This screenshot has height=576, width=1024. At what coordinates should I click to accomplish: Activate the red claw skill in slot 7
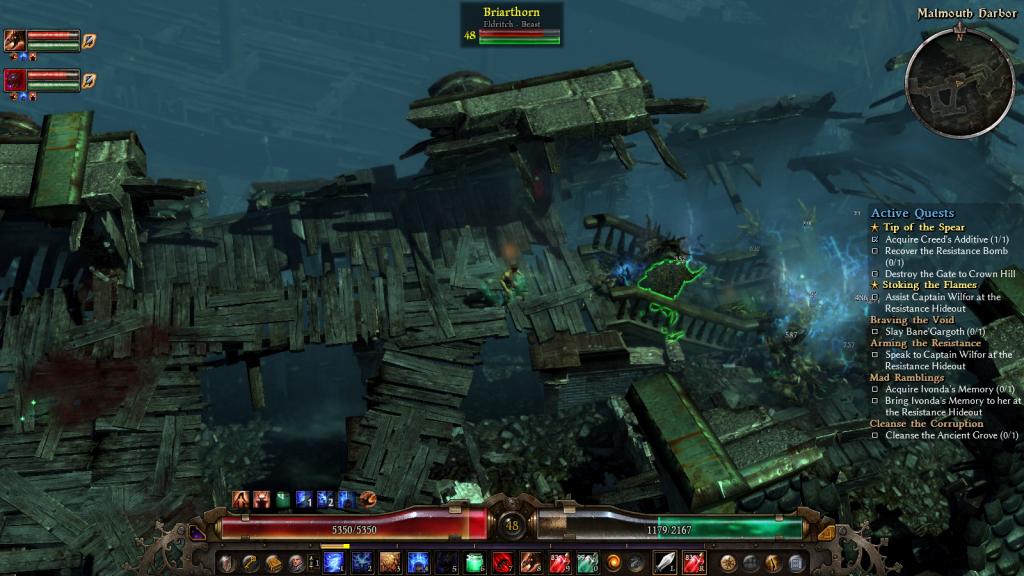coord(504,563)
